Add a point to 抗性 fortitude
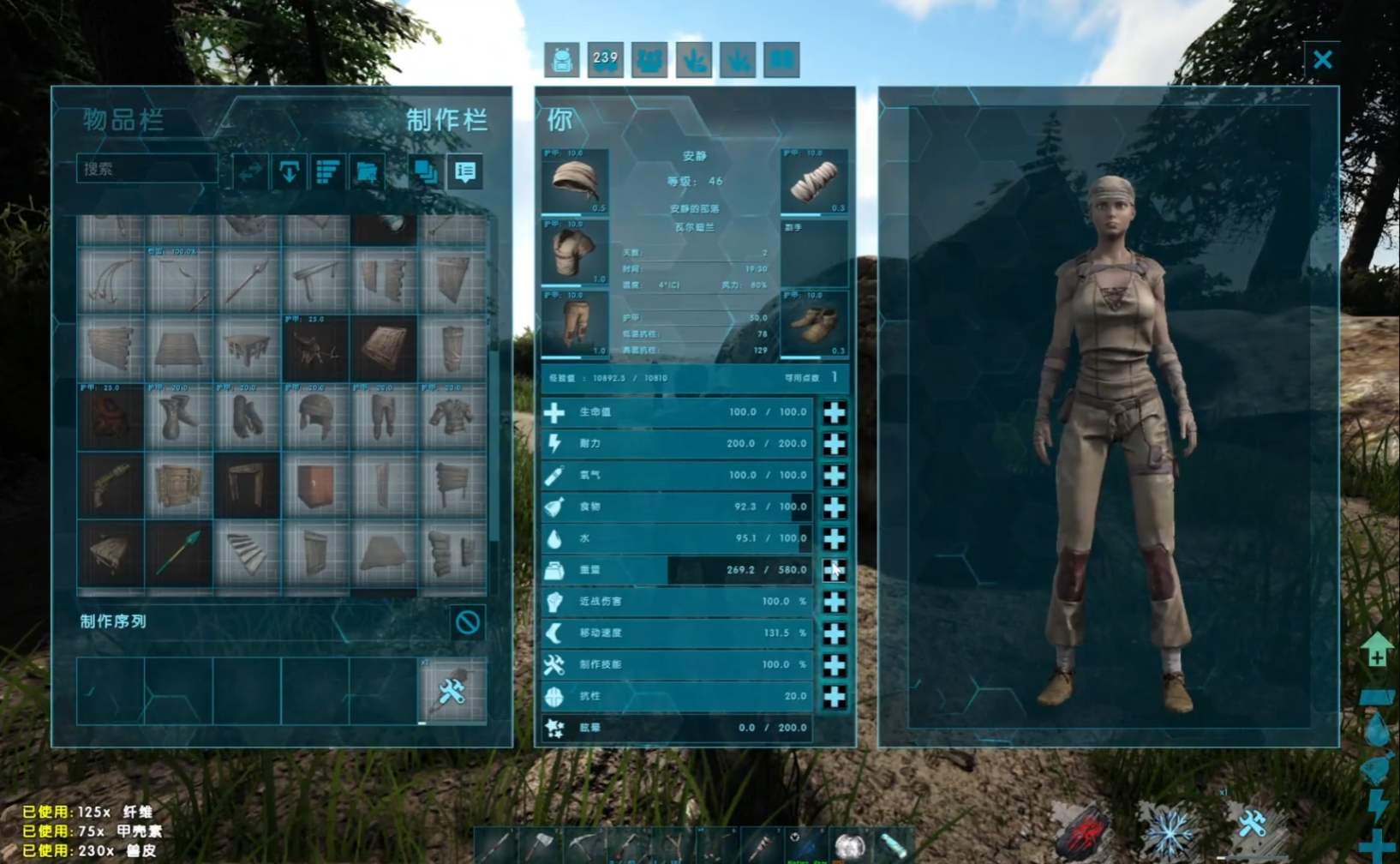This screenshot has height=864, width=1400. tap(834, 697)
